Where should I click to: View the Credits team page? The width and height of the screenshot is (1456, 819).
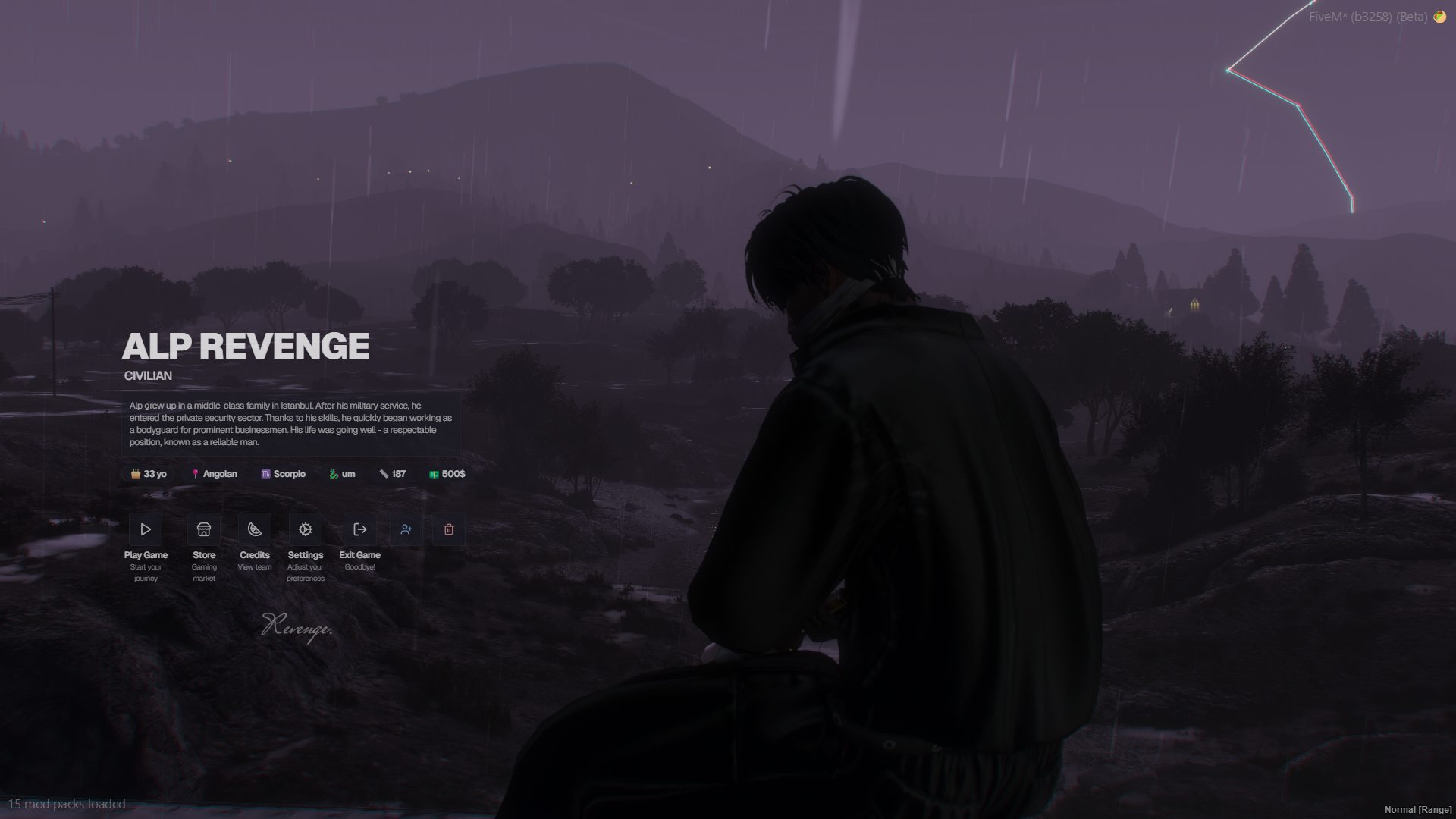pyautogui.click(x=255, y=529)
